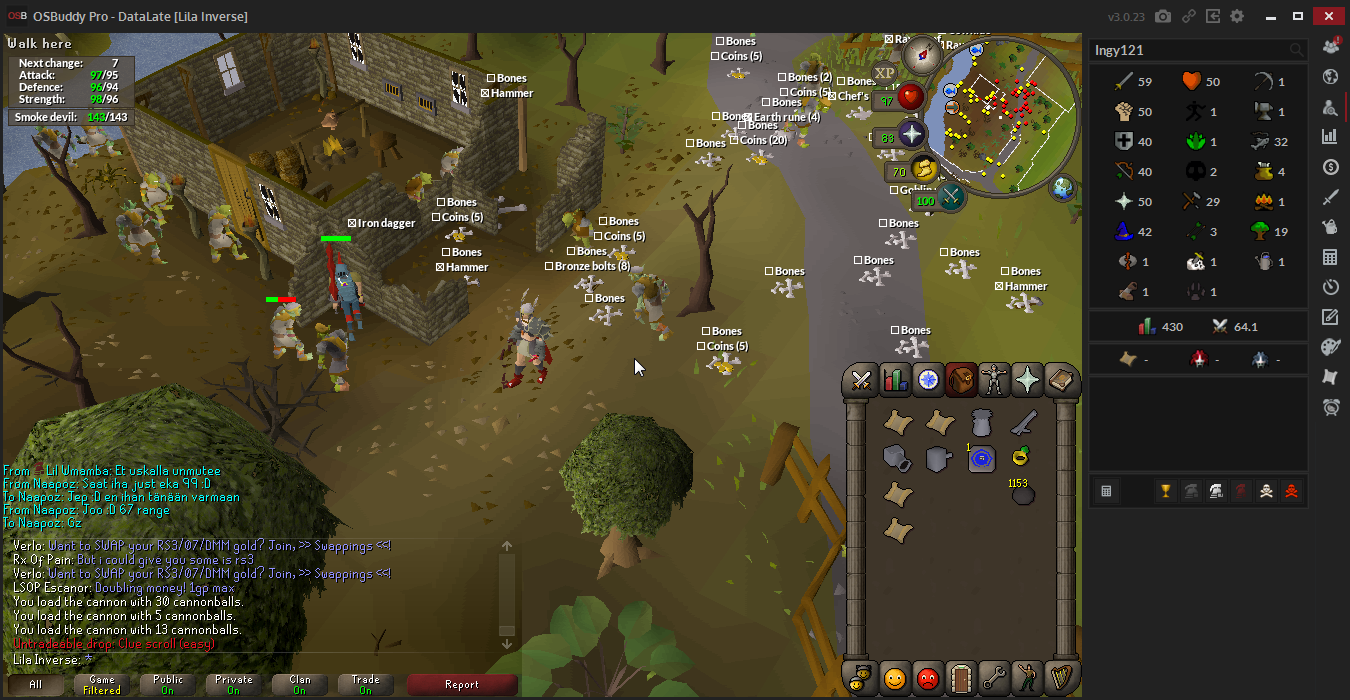Viewport: 1350px width, 700px height.
Task: Open the Music Player harp tab
Action: point(1059,678)
